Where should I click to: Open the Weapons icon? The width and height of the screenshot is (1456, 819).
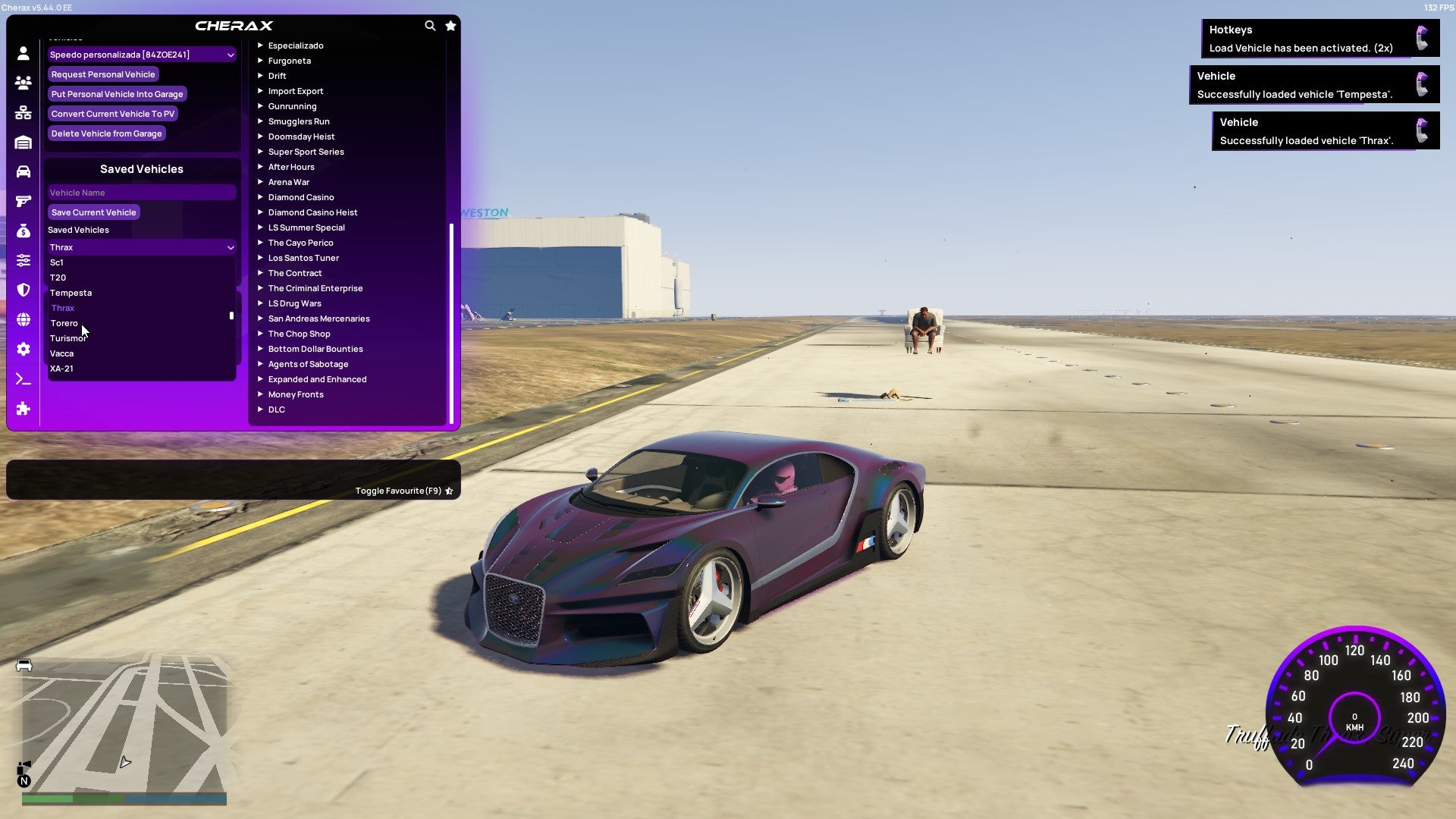click(23, 200)
